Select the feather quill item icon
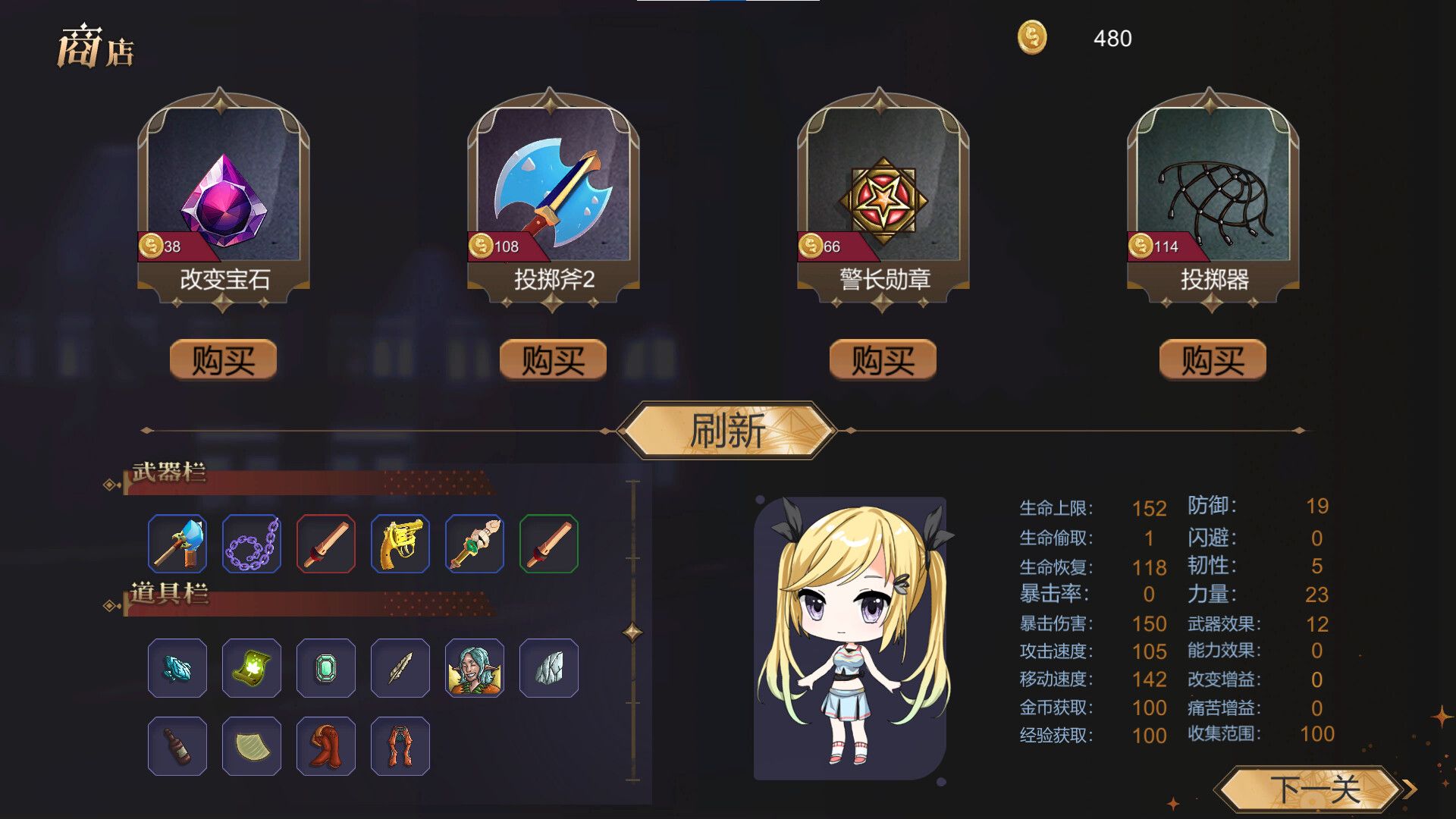1456x819 pixels. click(400, 669)
